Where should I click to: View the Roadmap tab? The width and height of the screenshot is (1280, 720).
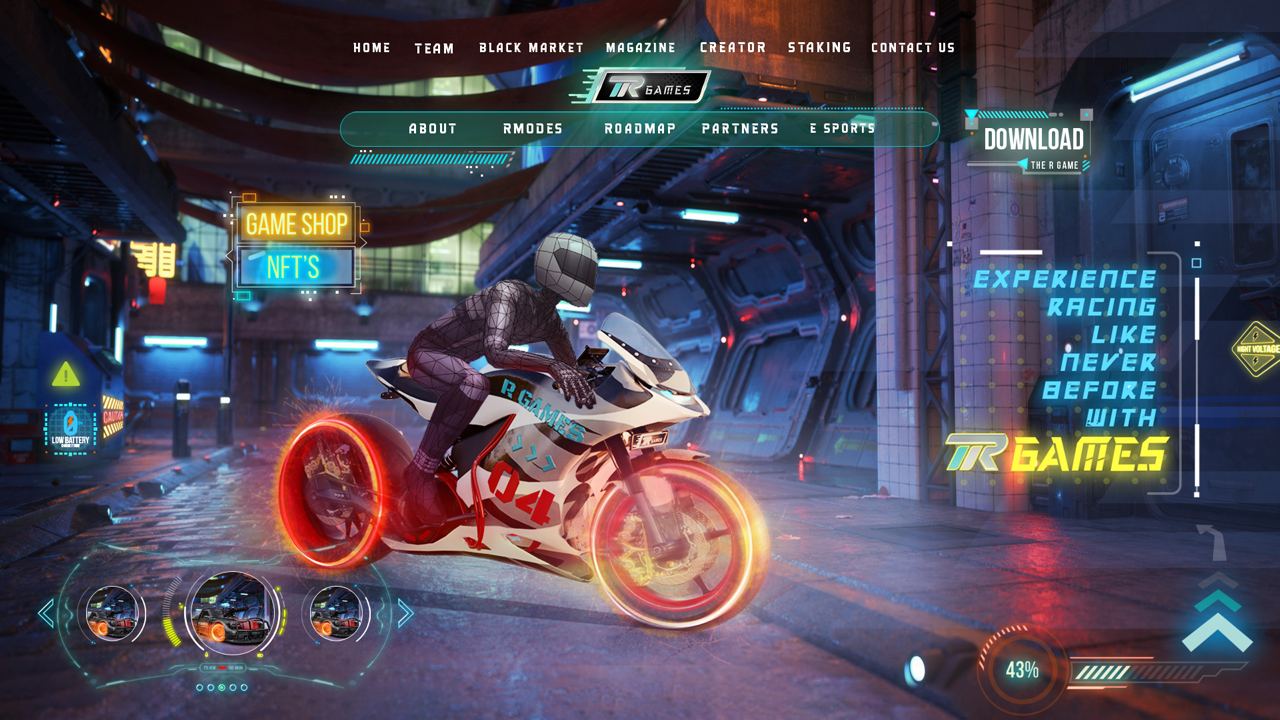click(640, 129)
